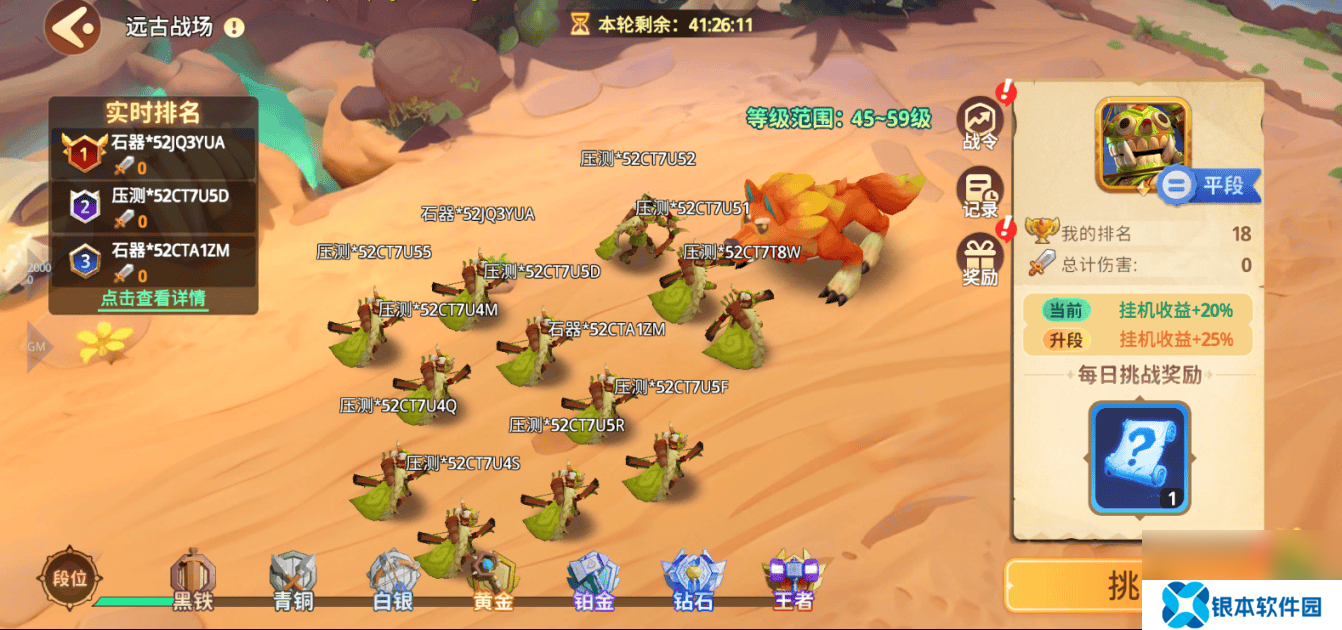The height and width of the screenshot is (630, 1342).
Task: Select the 青铜 tier emblem
Action: coord(294,578)
